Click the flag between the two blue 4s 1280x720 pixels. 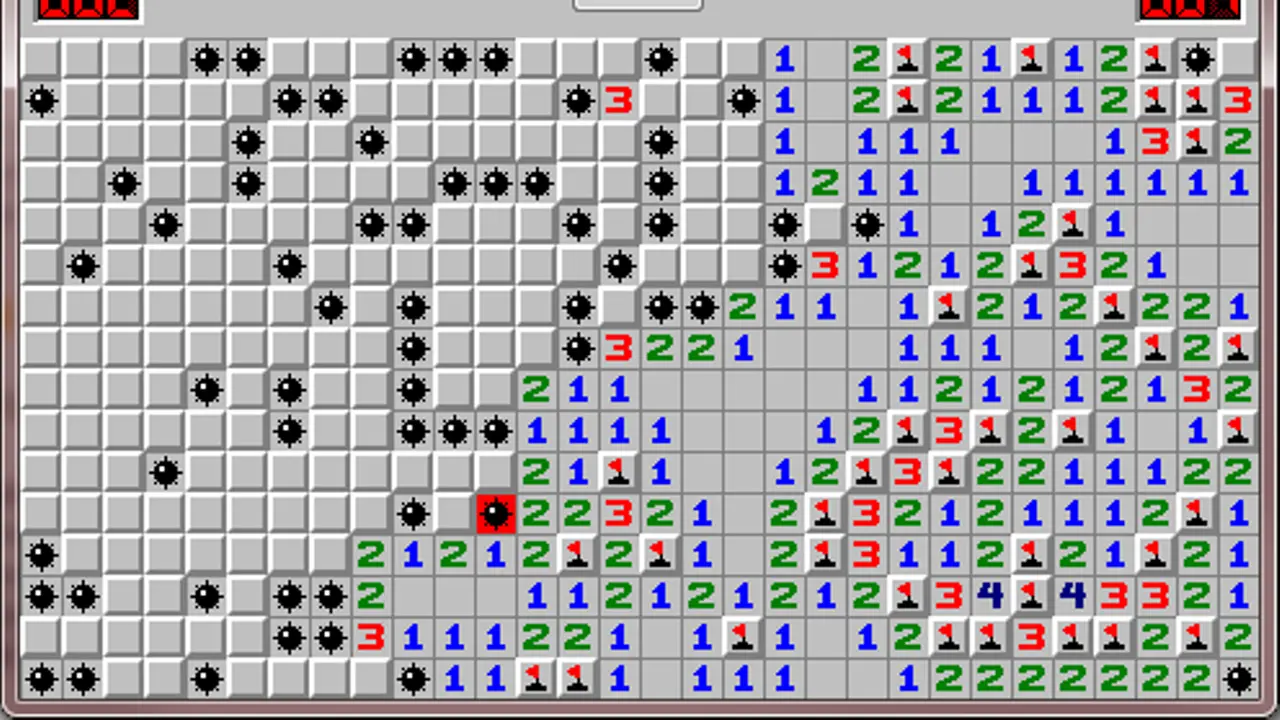(1030, 597)
